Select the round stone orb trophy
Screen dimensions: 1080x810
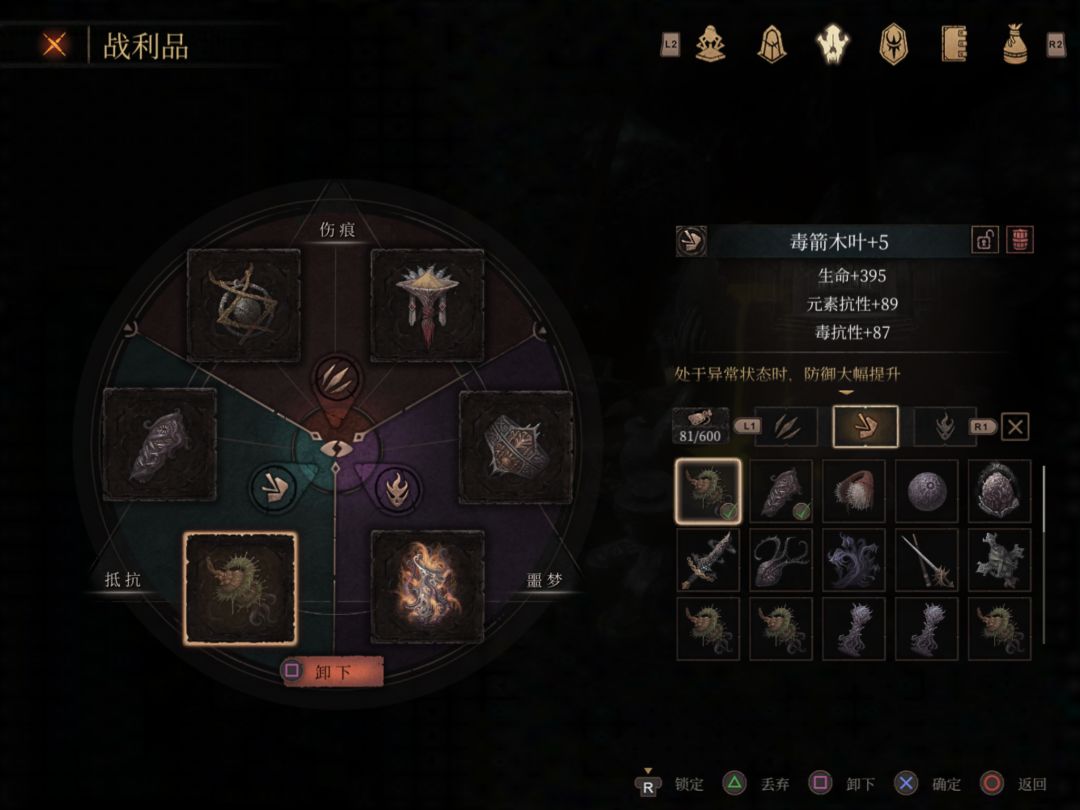coord(926,491)
